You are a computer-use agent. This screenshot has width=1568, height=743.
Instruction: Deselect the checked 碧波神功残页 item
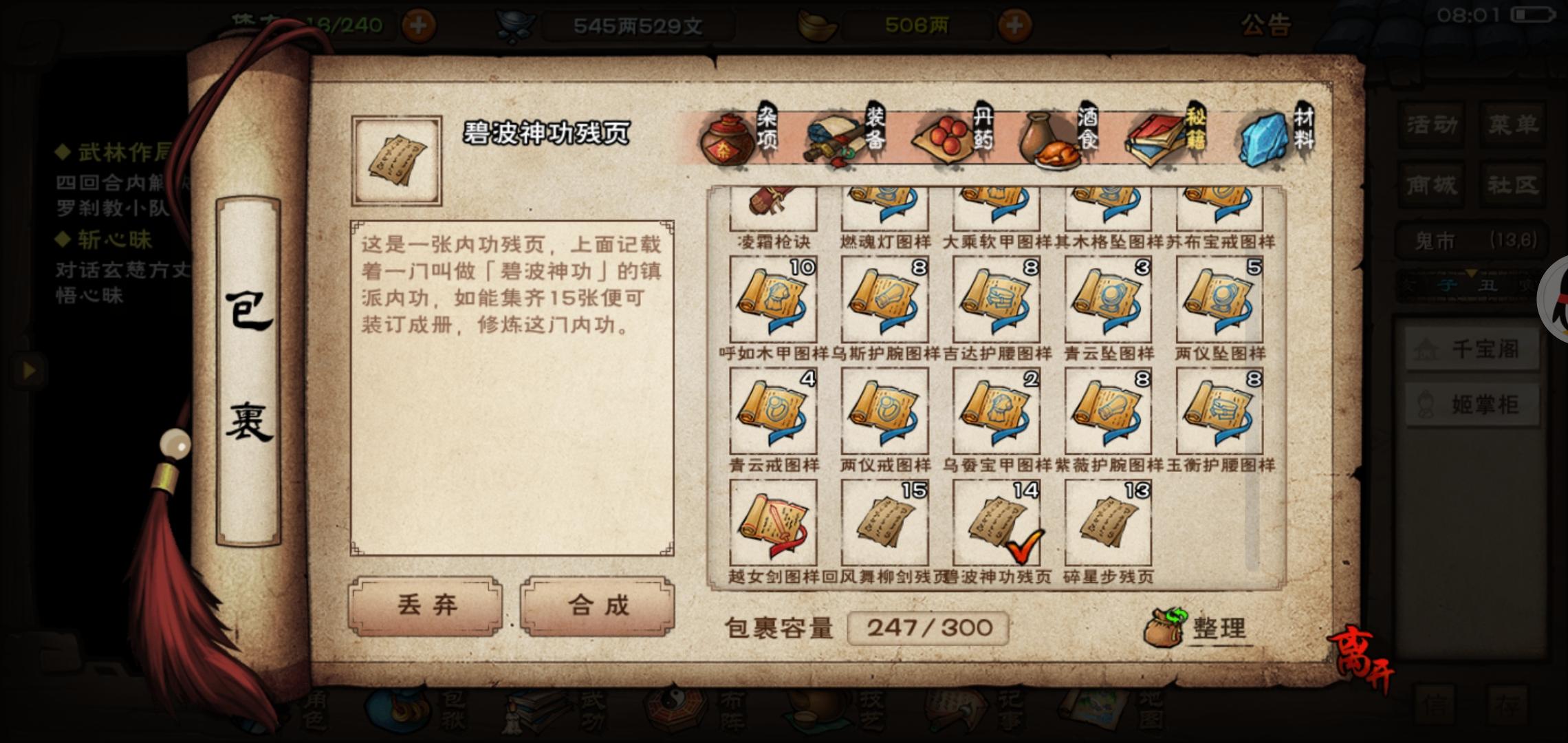[996, 523]
